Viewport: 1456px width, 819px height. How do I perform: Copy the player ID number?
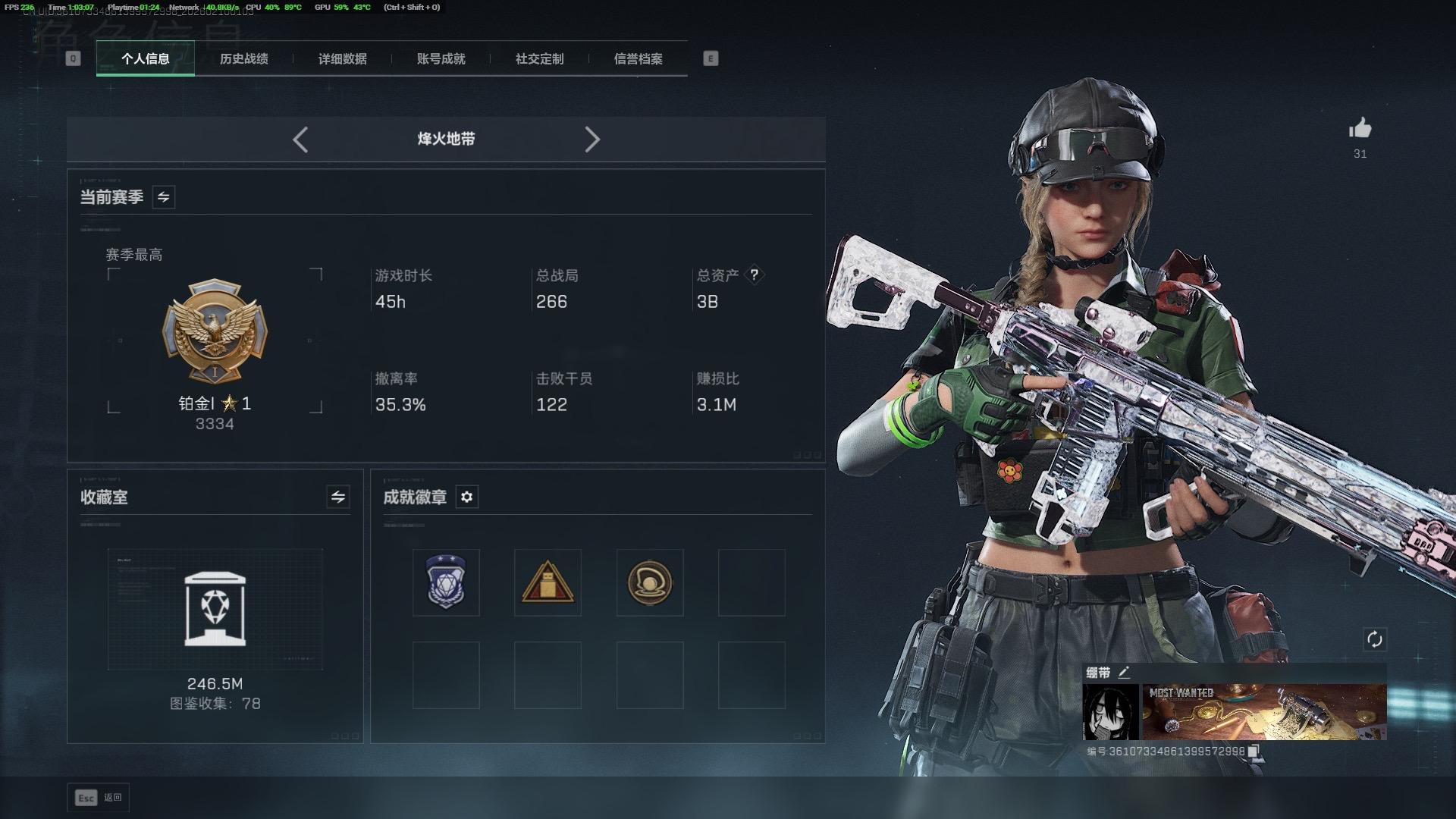[1253, 752]
